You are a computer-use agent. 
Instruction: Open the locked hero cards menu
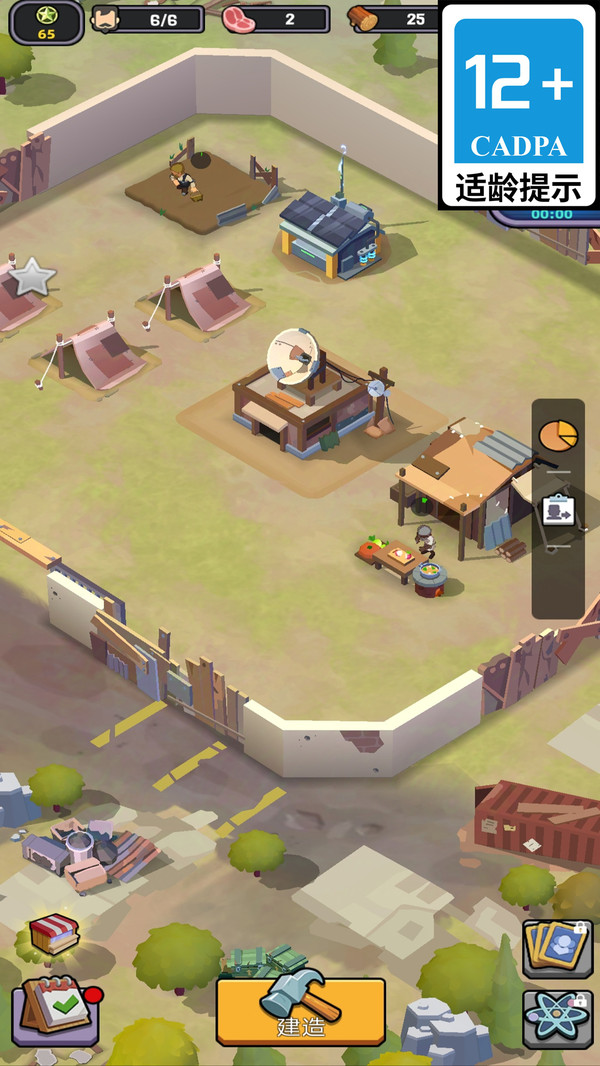557,948
